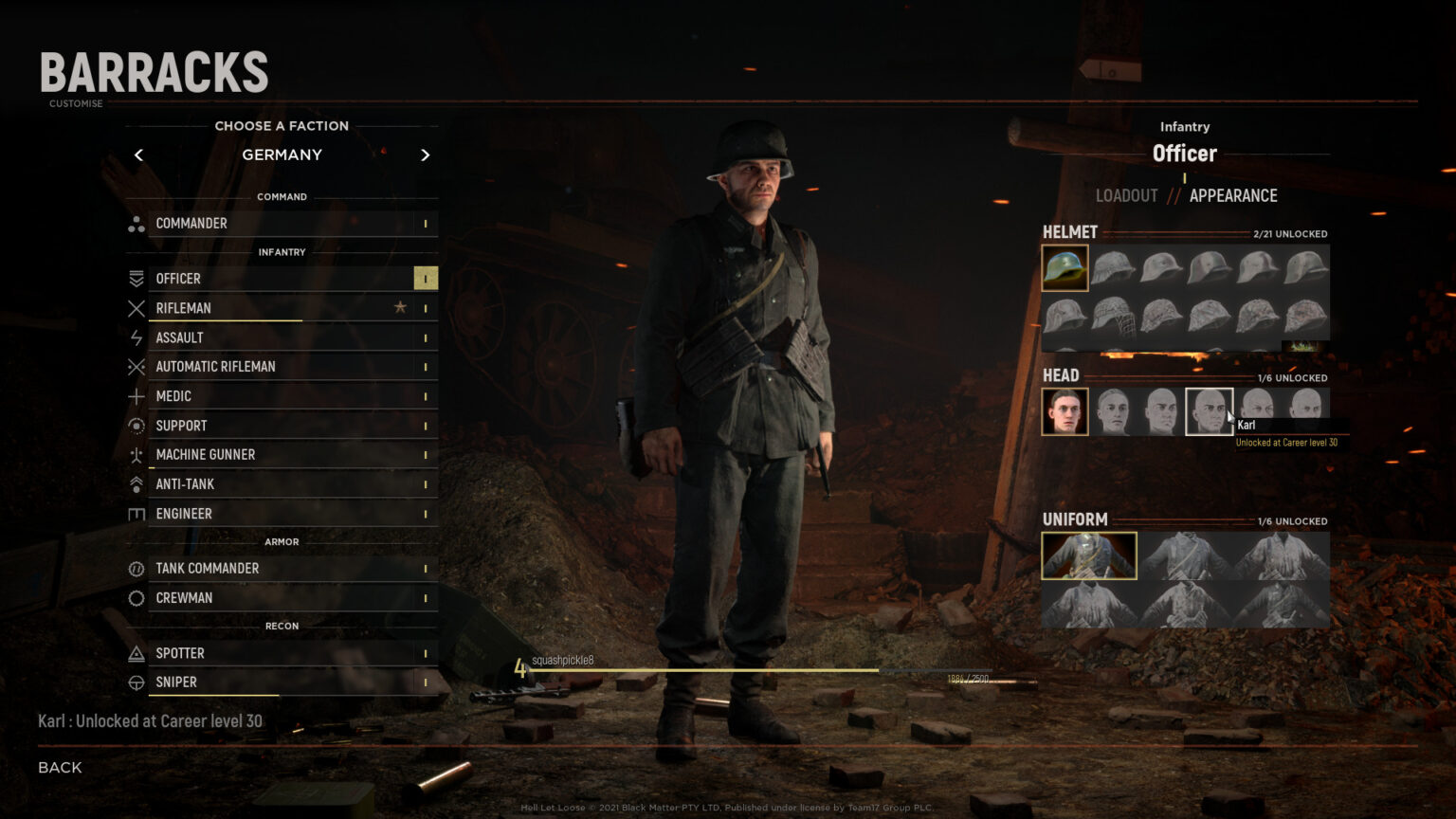Select the Crewman role
The width and height of the screenshot is (1456, 819).
184,598
